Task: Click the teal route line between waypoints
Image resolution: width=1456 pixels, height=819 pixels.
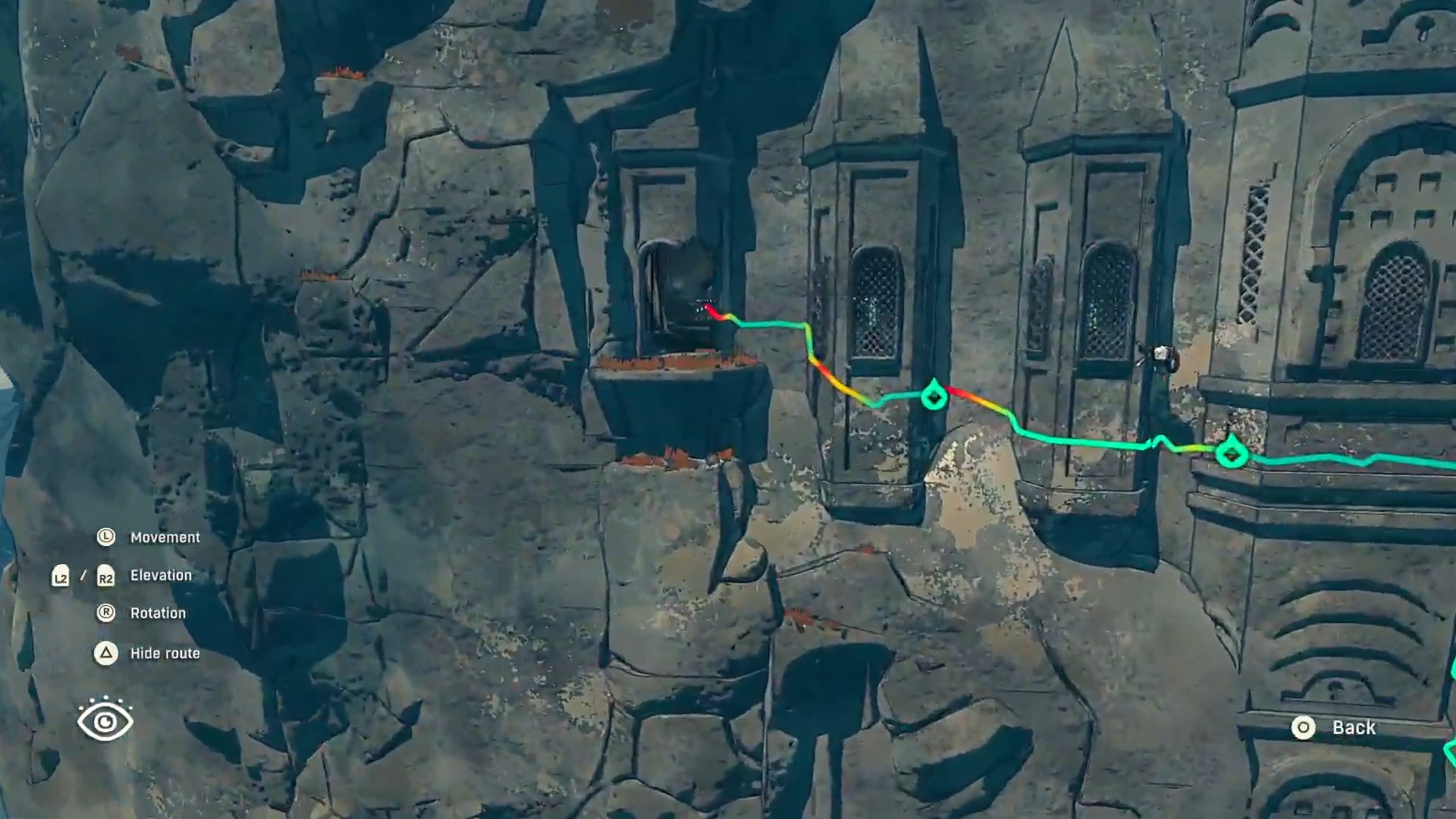Action: pos(1084,444)
